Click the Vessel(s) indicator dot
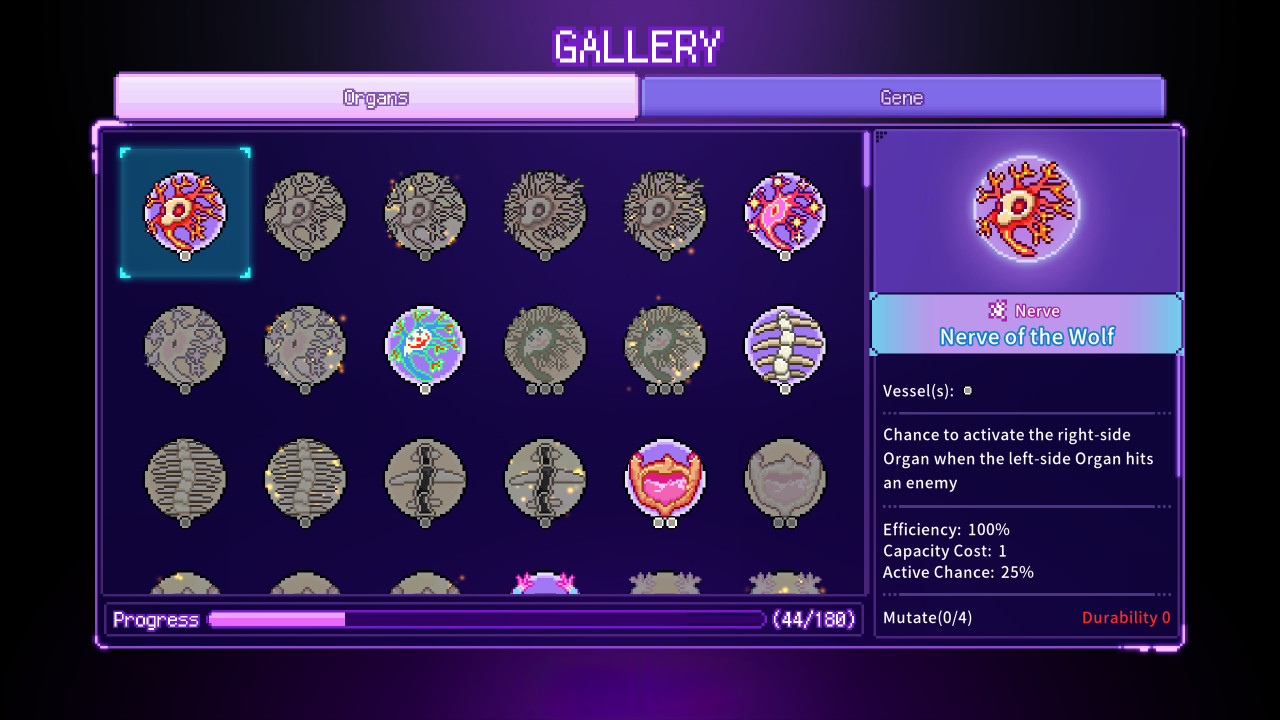 point(966,391)
